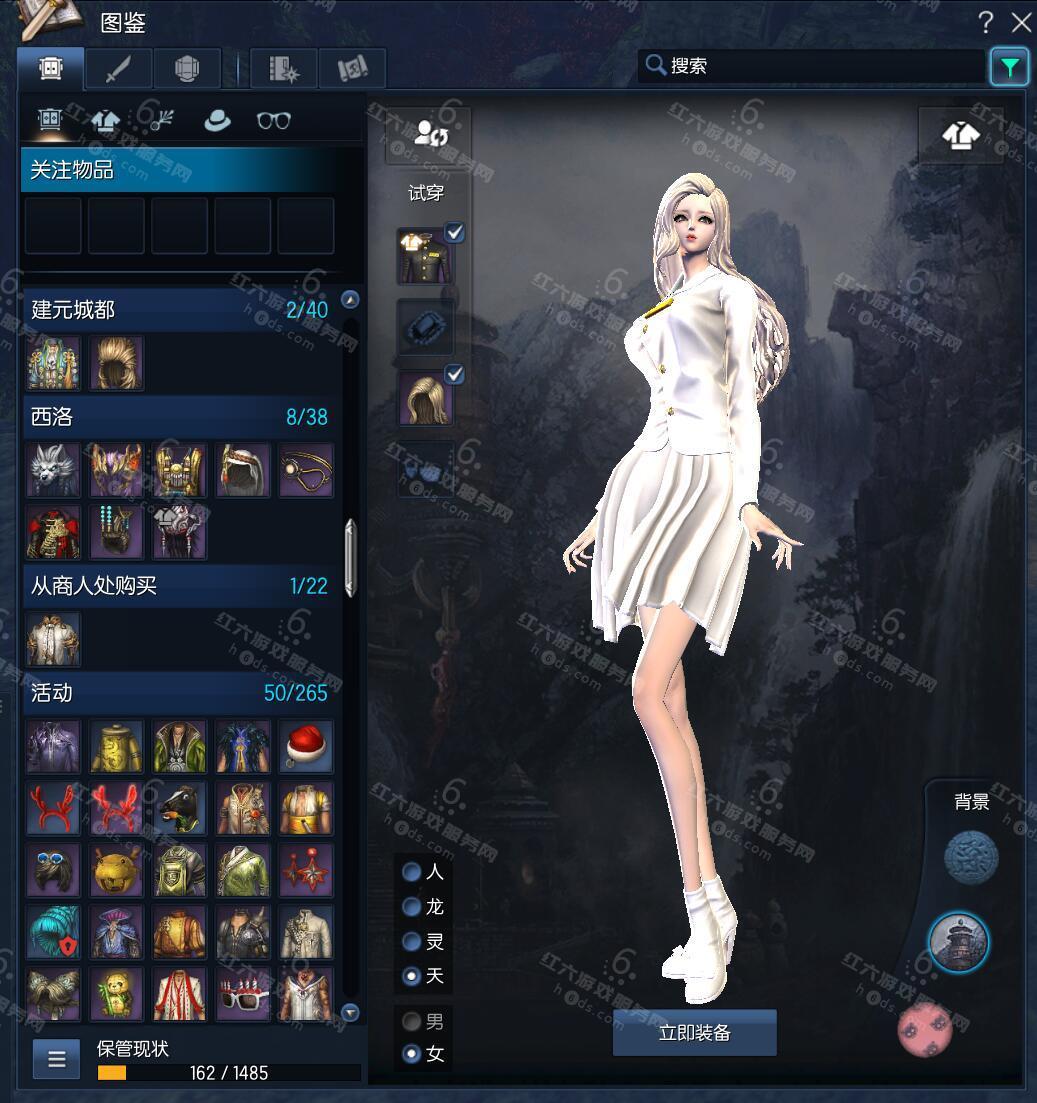Open the help question mark
Image resolution: width=1037 pixels, height=1103 pixels.
(x=985, y=22)
